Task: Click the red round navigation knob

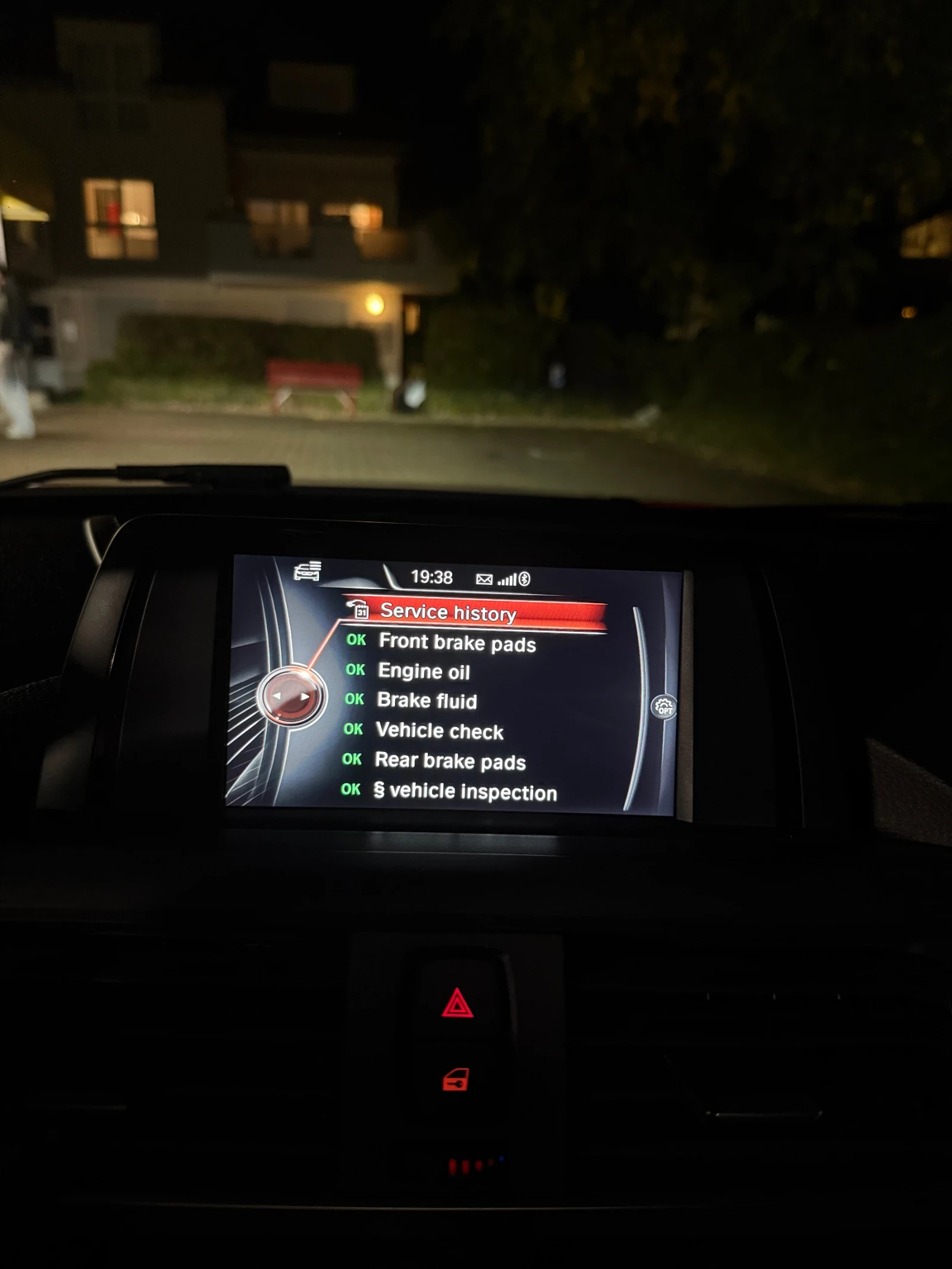Action: pyautogui.click(x=292, y=697)
